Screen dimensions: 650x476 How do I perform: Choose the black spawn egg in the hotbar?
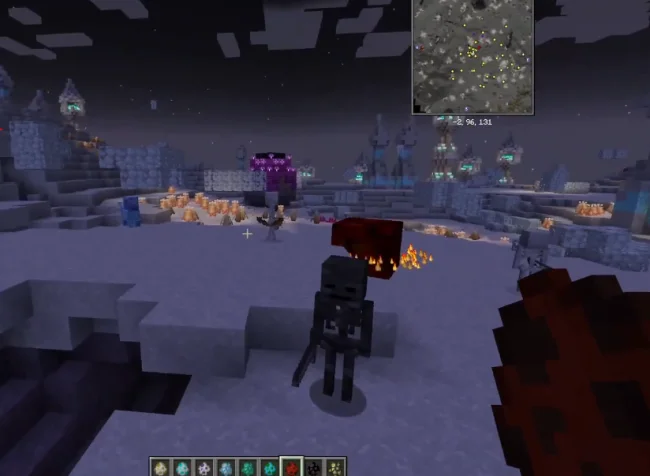pos(313,467)
